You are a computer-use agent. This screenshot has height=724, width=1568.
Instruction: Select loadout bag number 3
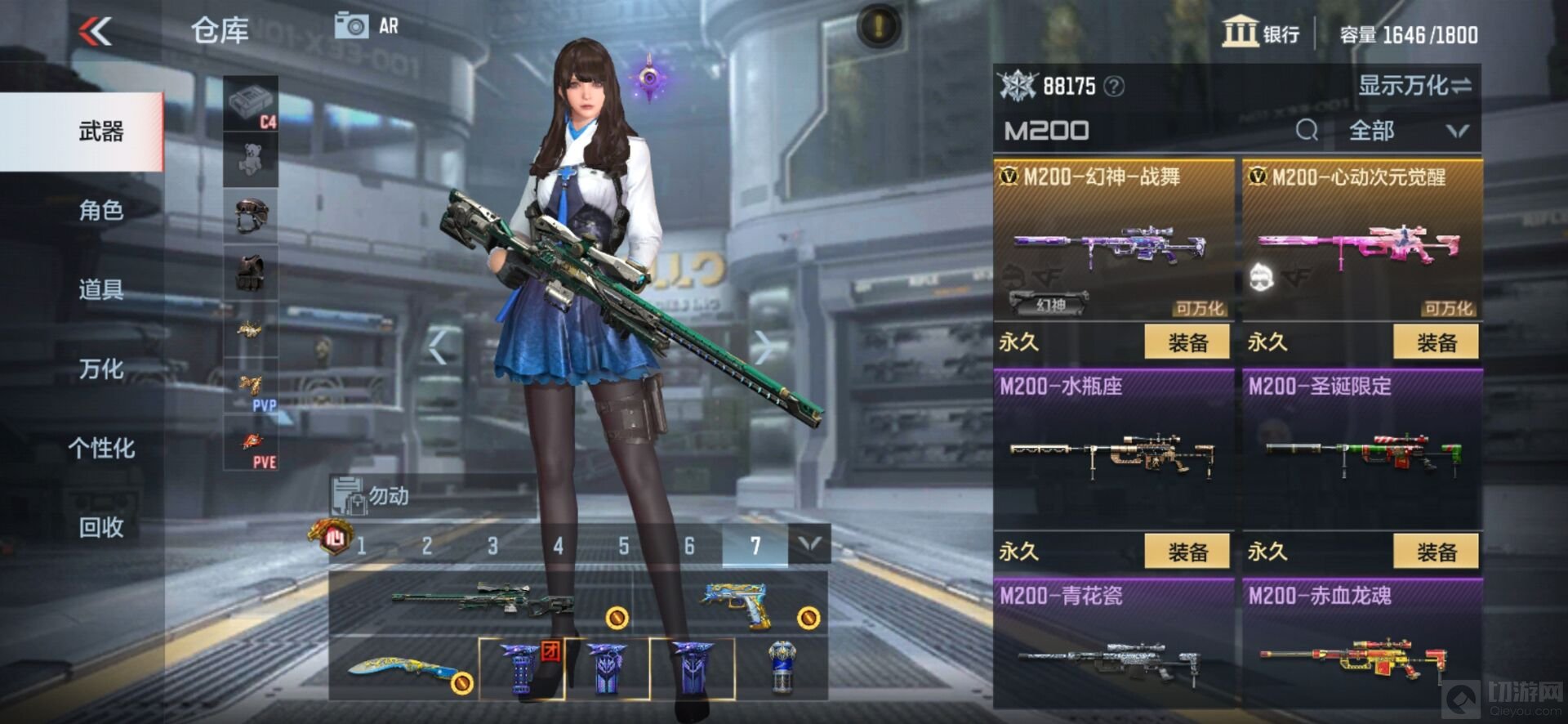[x=492, y=546]
